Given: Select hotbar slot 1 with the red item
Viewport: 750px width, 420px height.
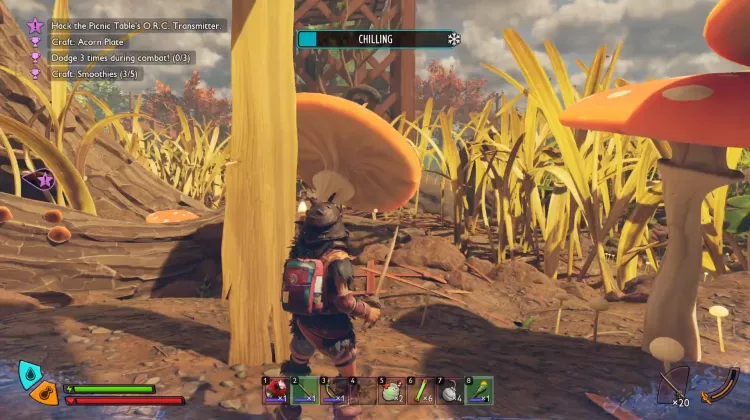Looking at the screenshot, I should click(276, 390).
